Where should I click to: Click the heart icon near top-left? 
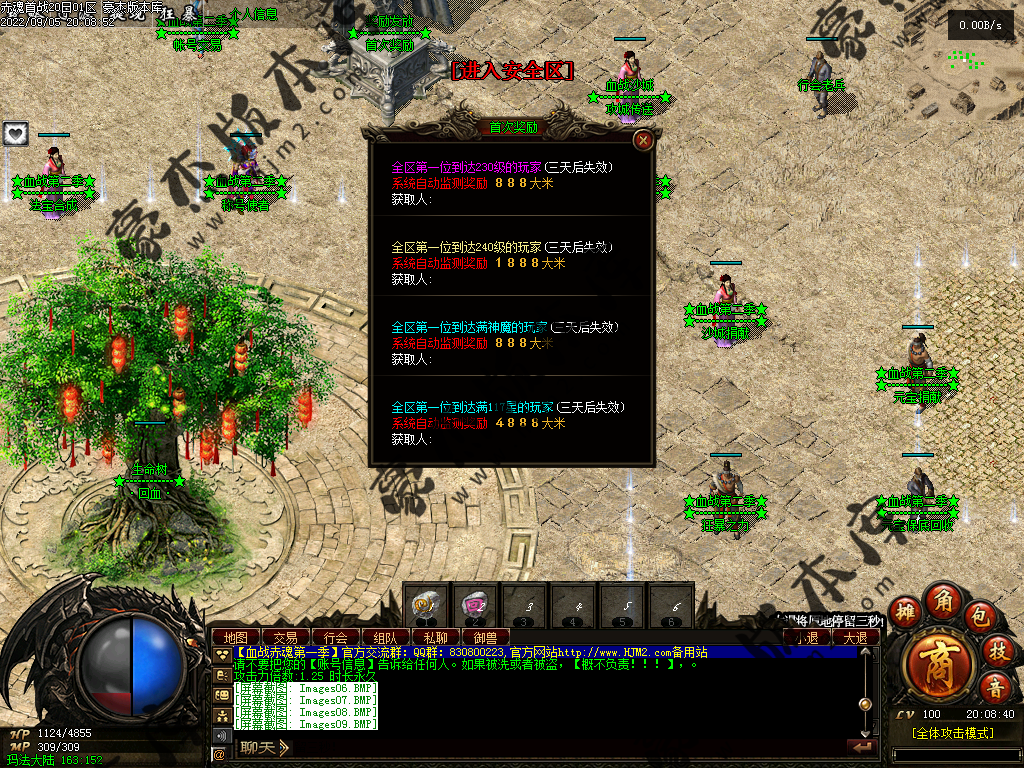pyautogui.click(x=15, y=133)
